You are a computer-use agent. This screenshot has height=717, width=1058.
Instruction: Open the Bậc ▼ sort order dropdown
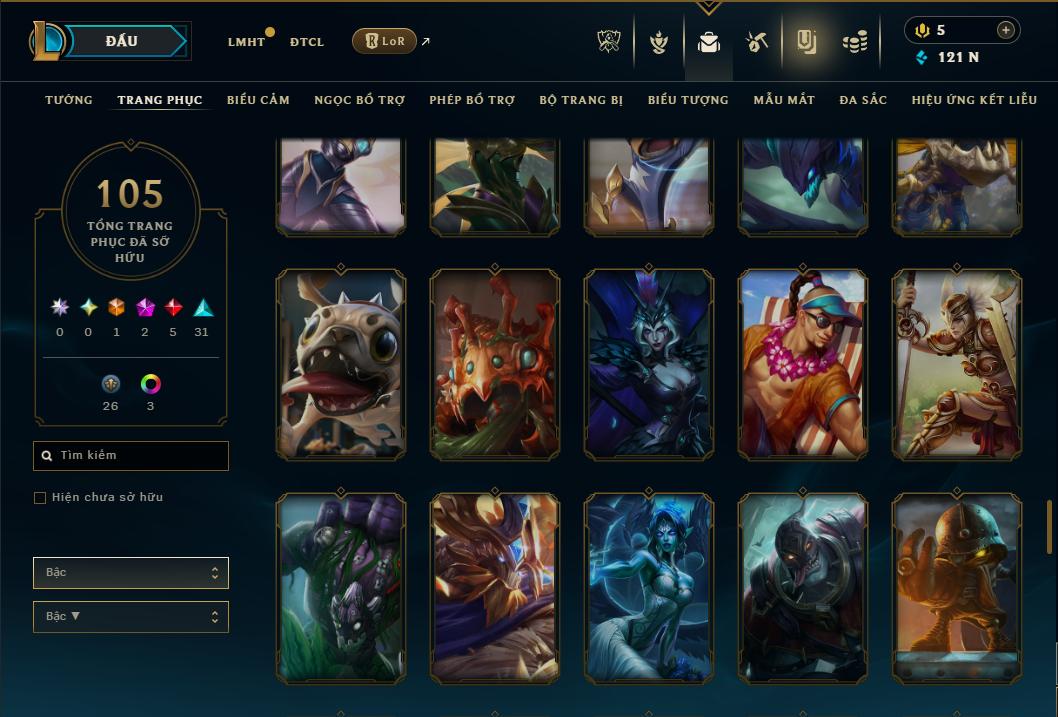131,617
